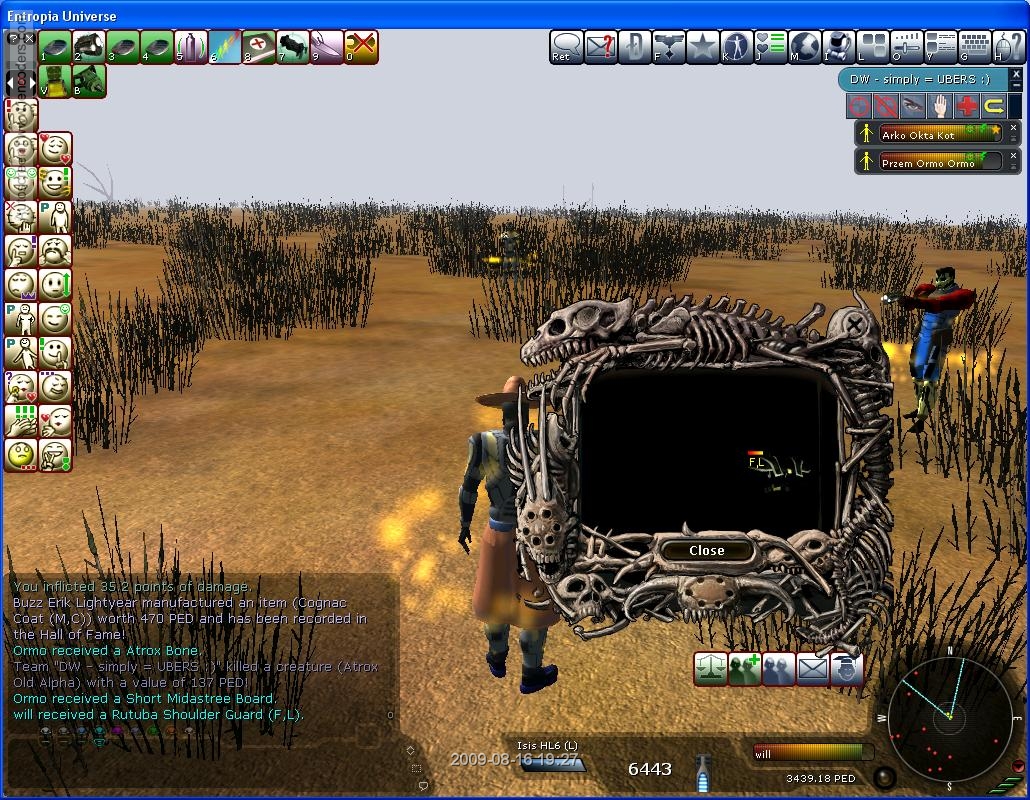Screen dimensions: 1030x800
Task: Close the skeleton-framed loot window
Action: [x=706, y=550]
